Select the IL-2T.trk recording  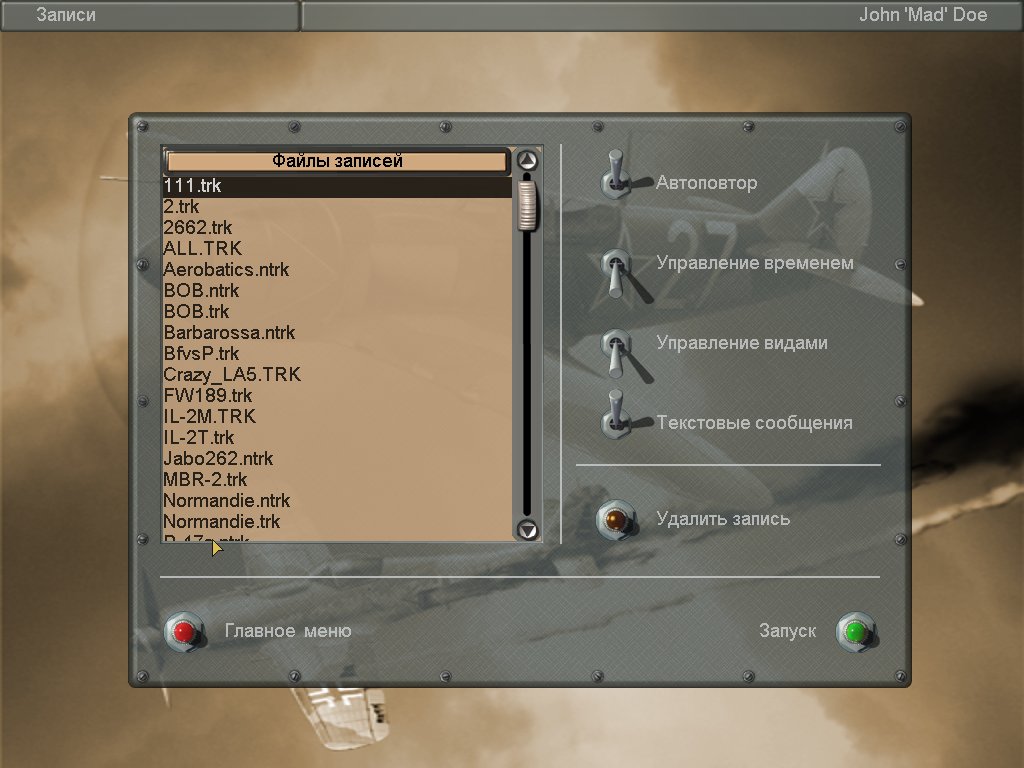[199, 438]
